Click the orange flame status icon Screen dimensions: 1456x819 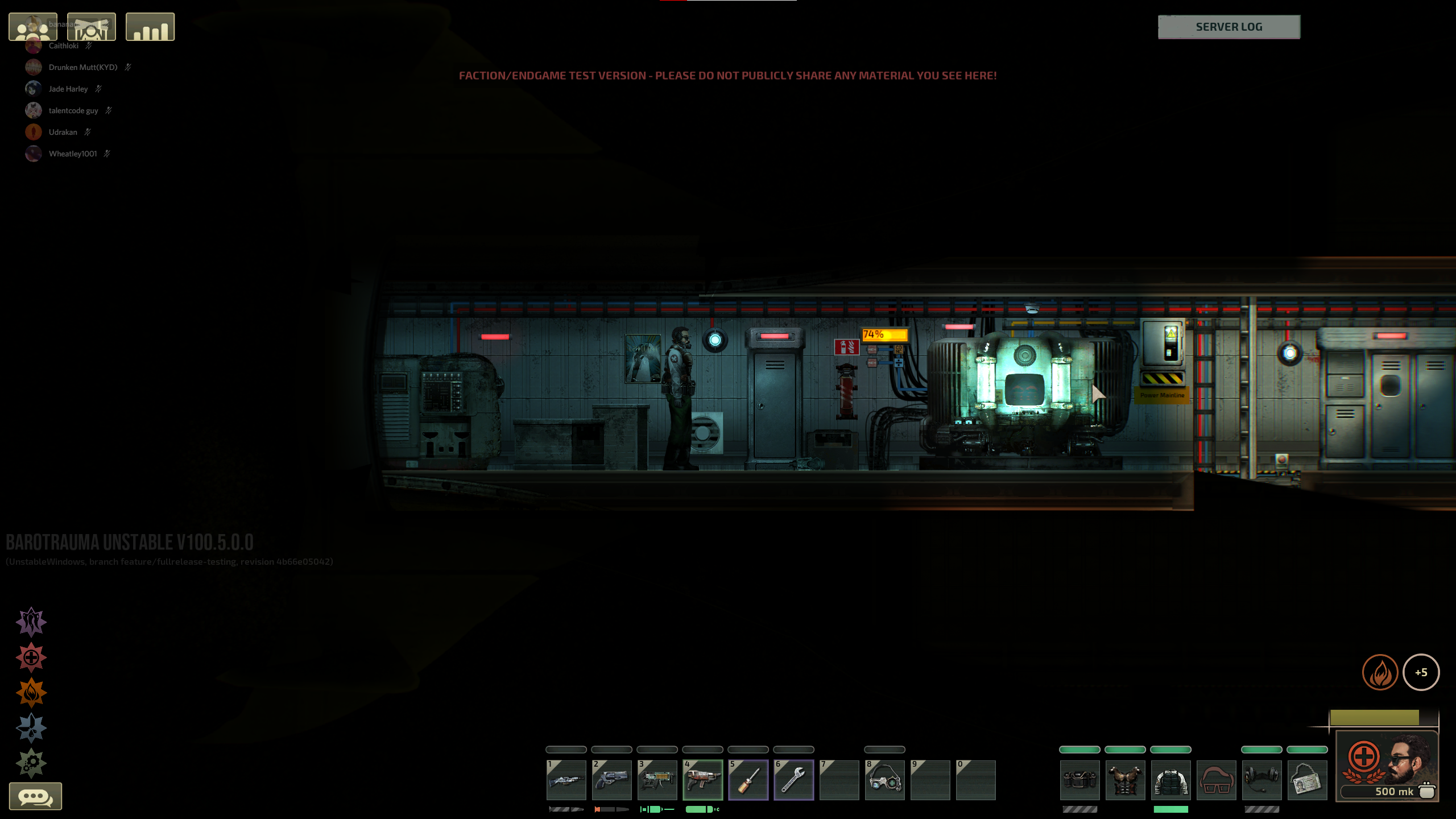point(1380,672)
